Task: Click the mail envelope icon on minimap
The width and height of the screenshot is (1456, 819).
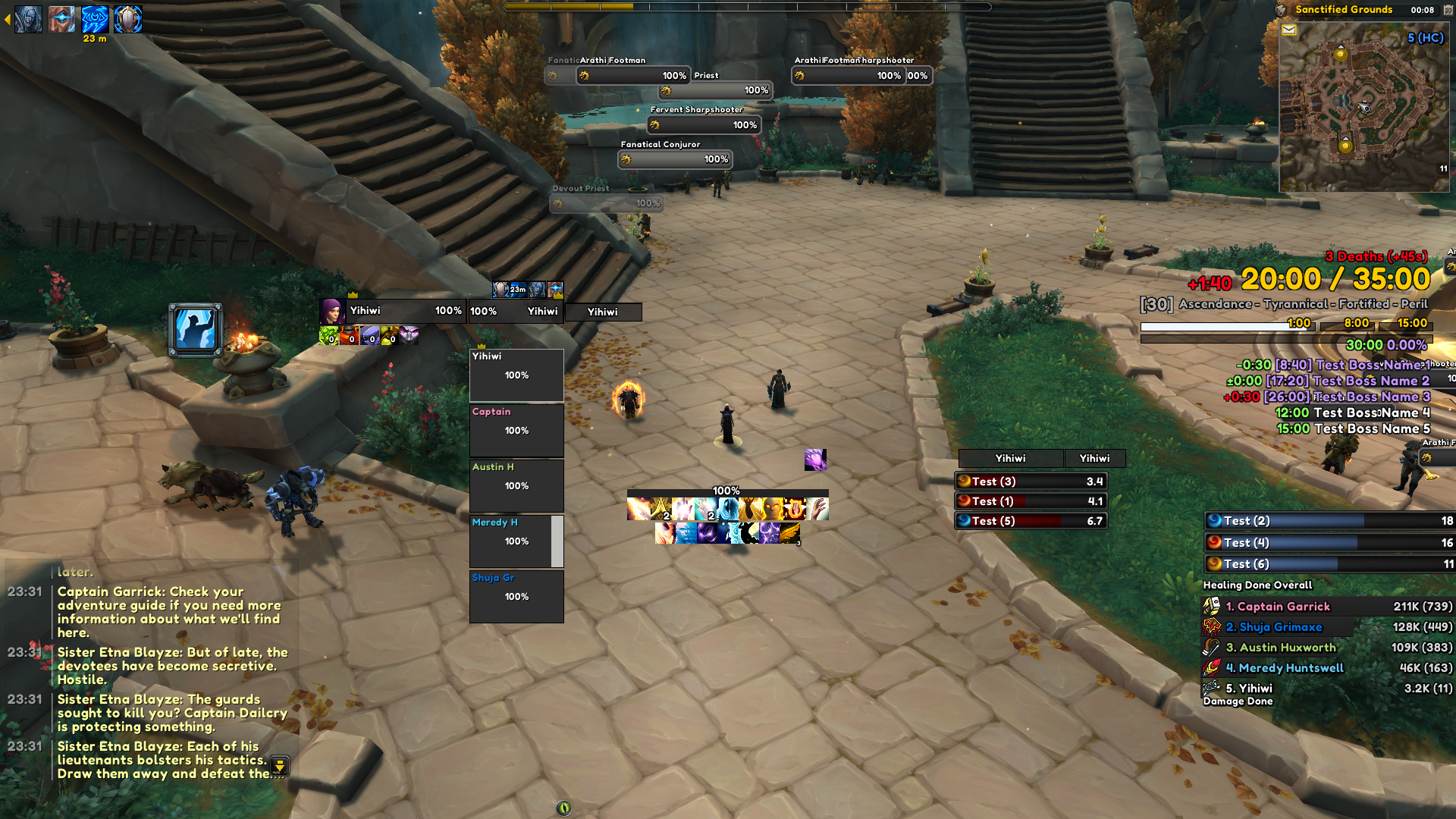Action: (x=1289, y=30)
